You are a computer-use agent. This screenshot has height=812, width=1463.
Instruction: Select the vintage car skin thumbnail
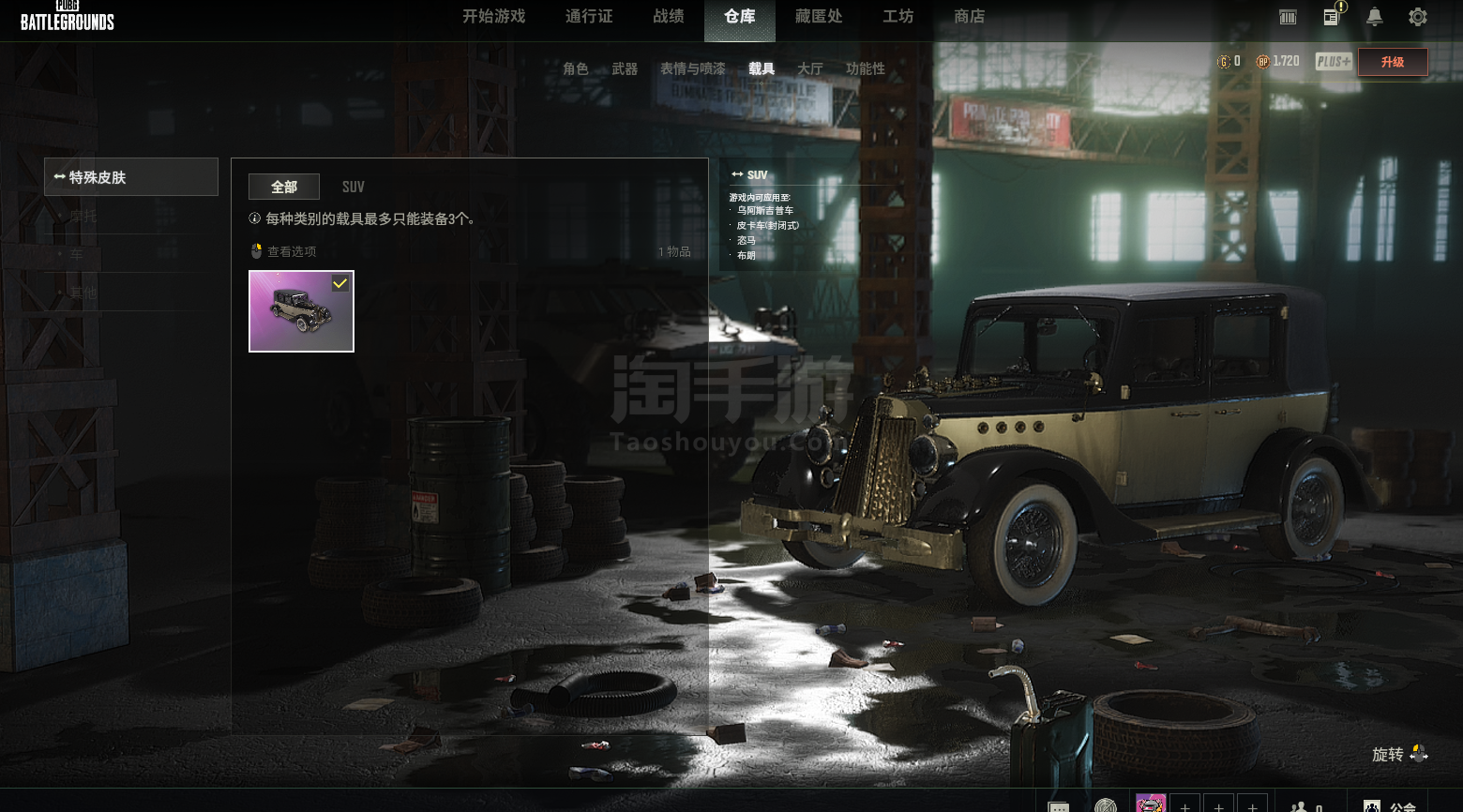[x=301, y=311]
